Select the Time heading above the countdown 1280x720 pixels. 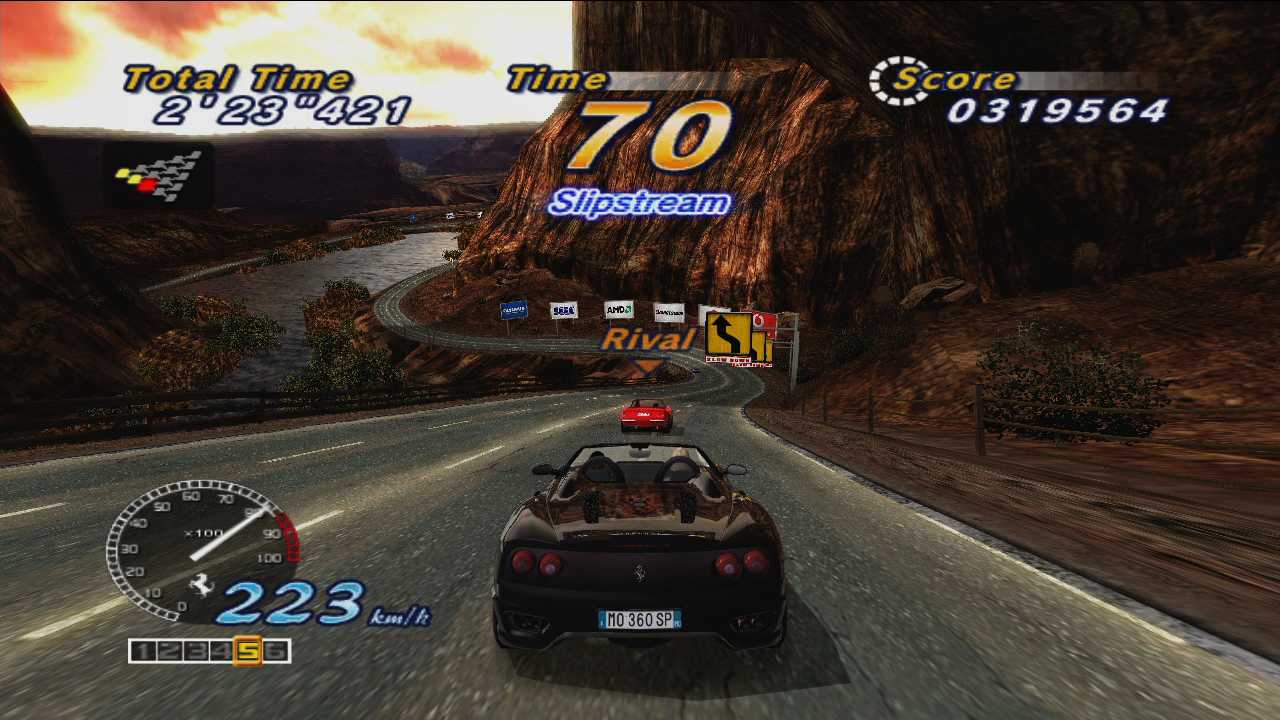coord(555,78)
